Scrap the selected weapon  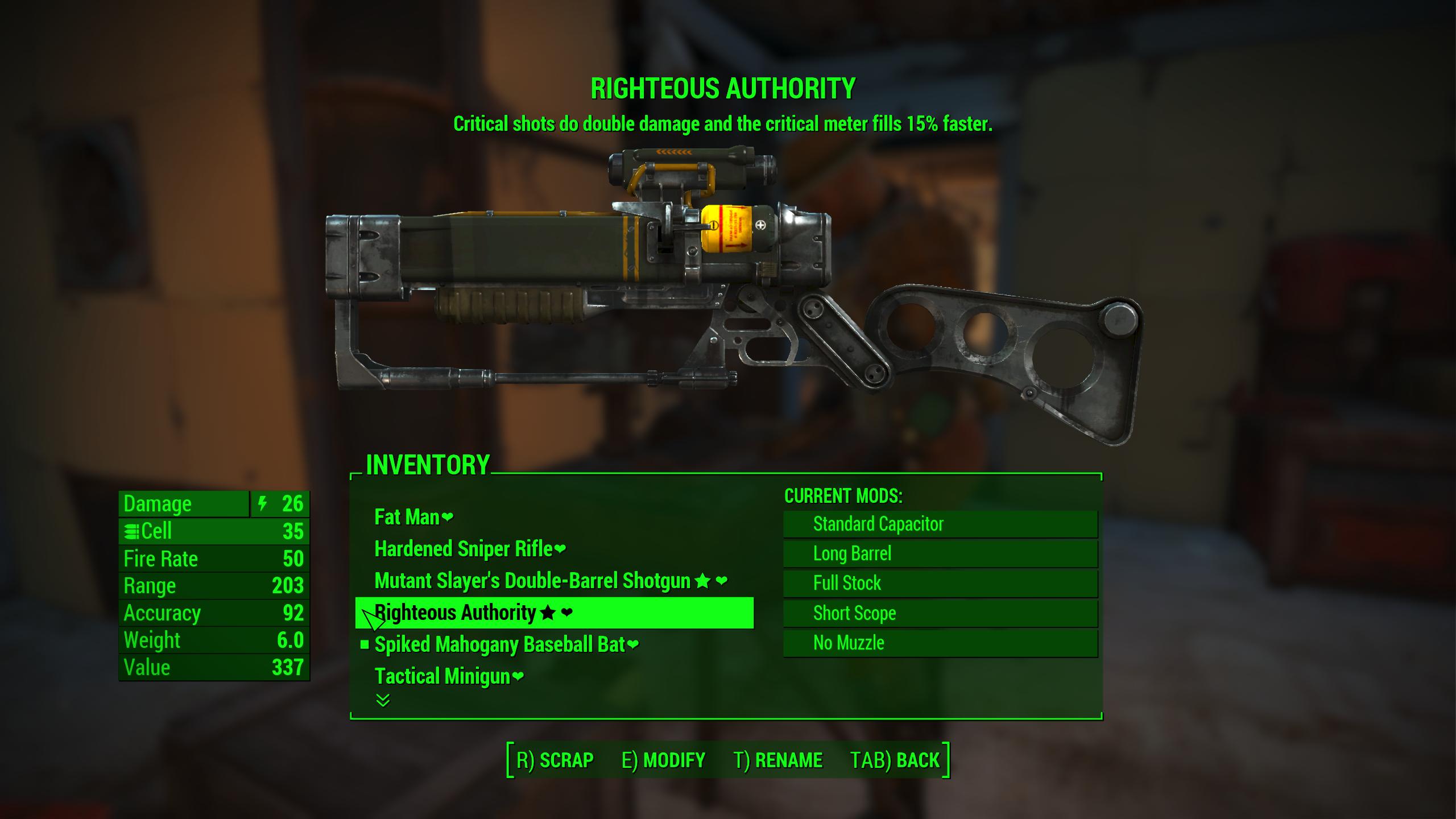[x=555, y=760]
